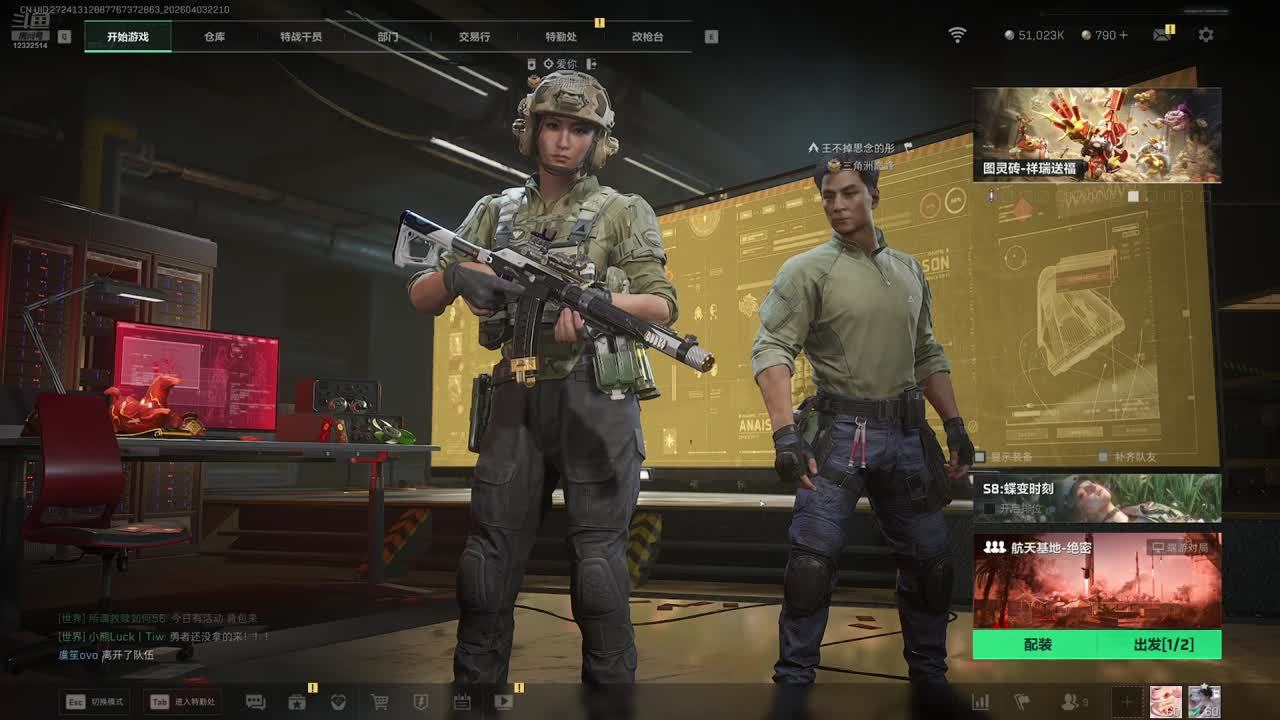Screen dimensions: 1280x720
Task: Toggle the 显示装备 checkbox
Action: tap(981, 457)
